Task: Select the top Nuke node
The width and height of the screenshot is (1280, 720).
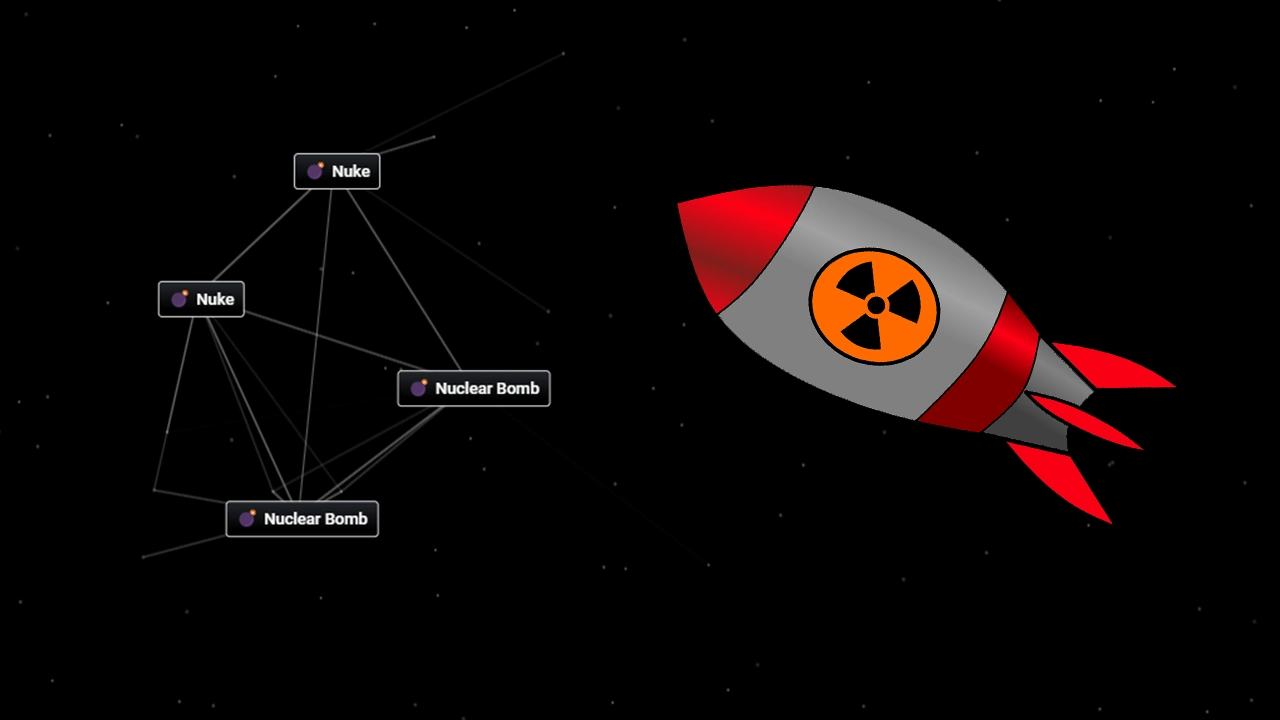Action: coord(337,170)
